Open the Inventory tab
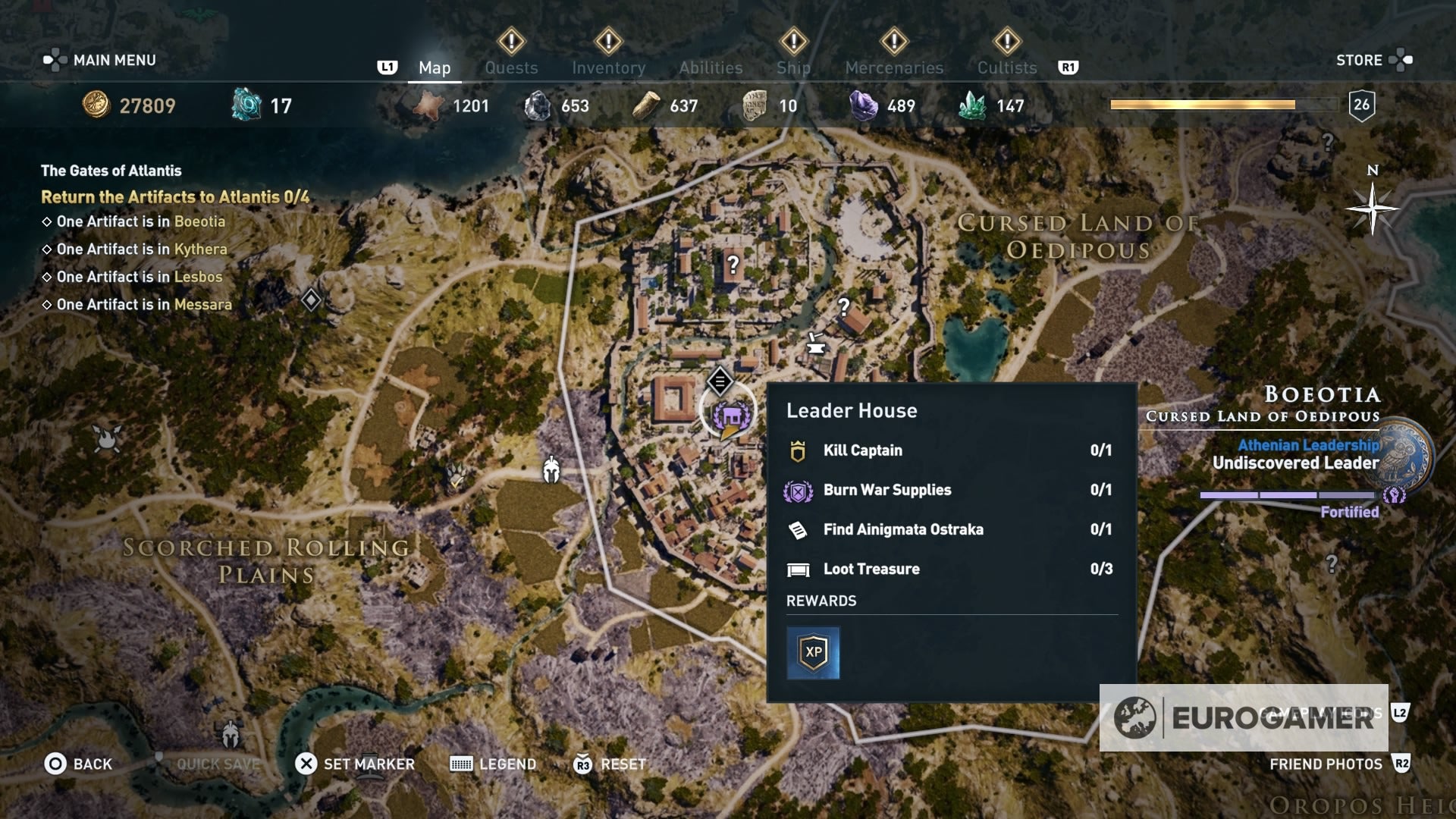The width and height of the screenshot is (1456, 819). (x=609, y=67)
